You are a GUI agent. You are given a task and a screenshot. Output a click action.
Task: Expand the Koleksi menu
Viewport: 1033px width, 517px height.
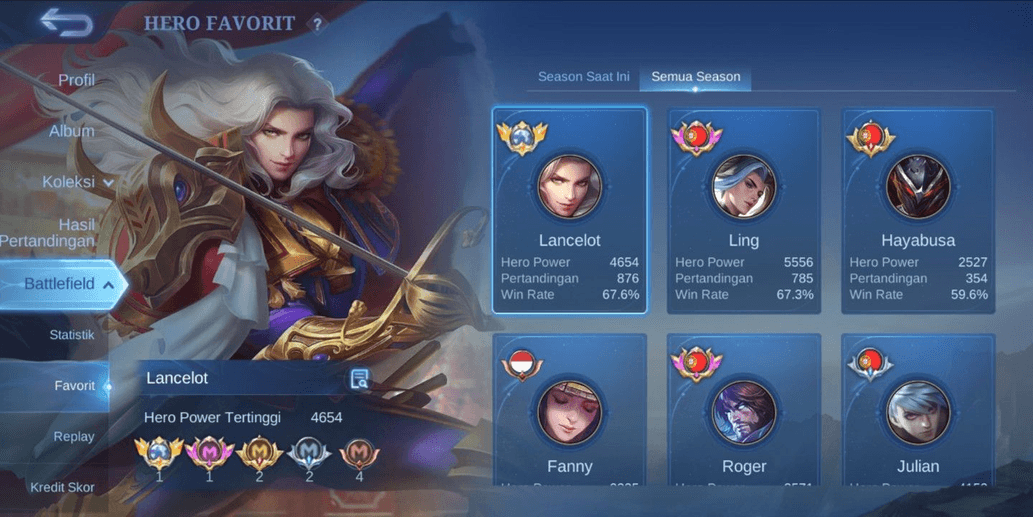pos(77,182)
